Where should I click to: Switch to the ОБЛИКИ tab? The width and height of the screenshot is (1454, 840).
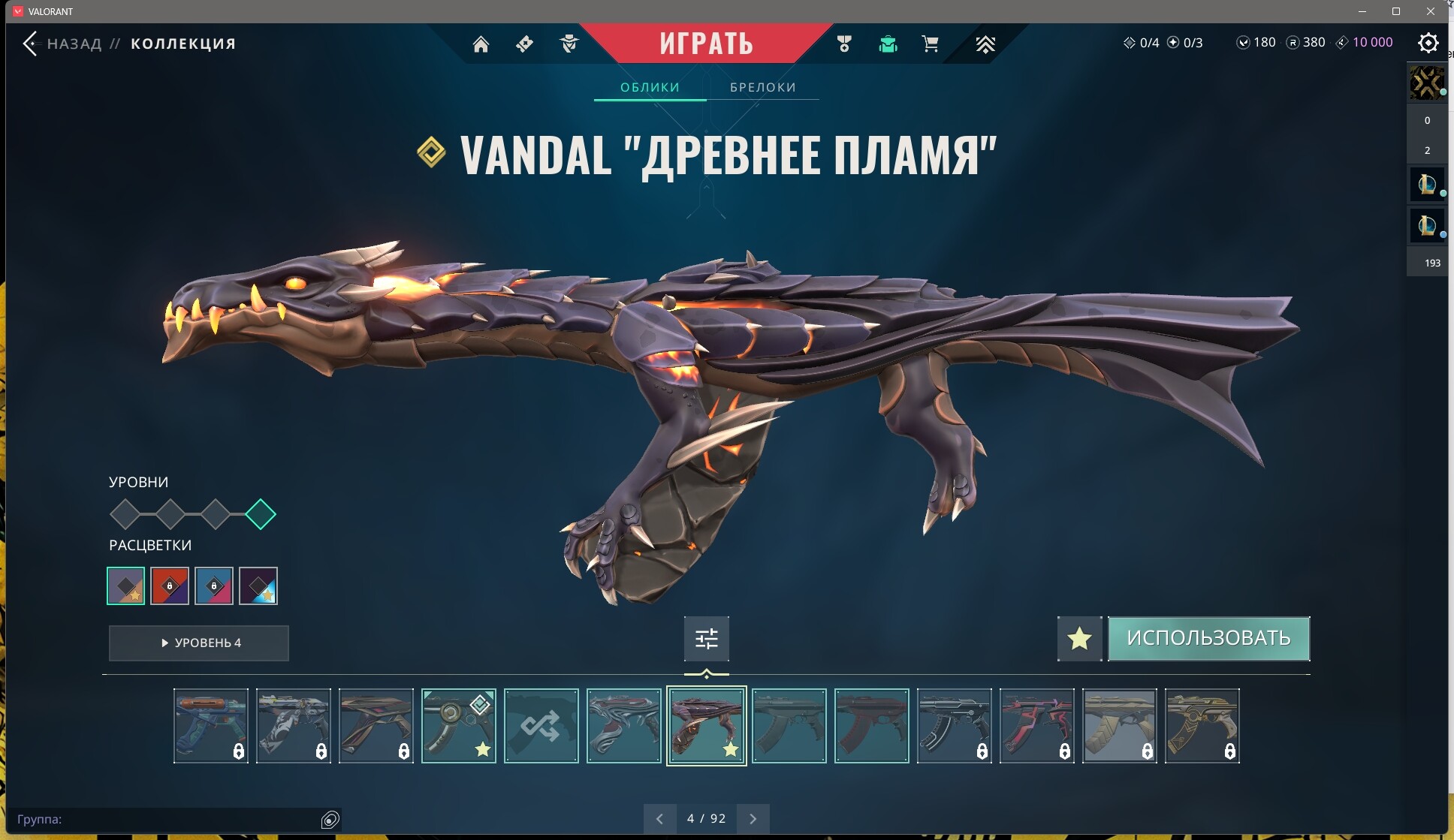pos(649,87)
